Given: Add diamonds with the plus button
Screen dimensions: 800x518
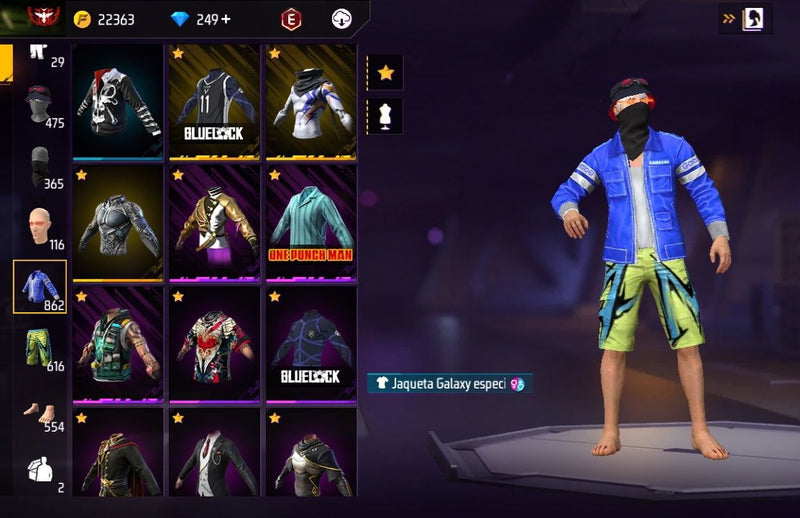Looking at the screenshot, I should (226, 19).
